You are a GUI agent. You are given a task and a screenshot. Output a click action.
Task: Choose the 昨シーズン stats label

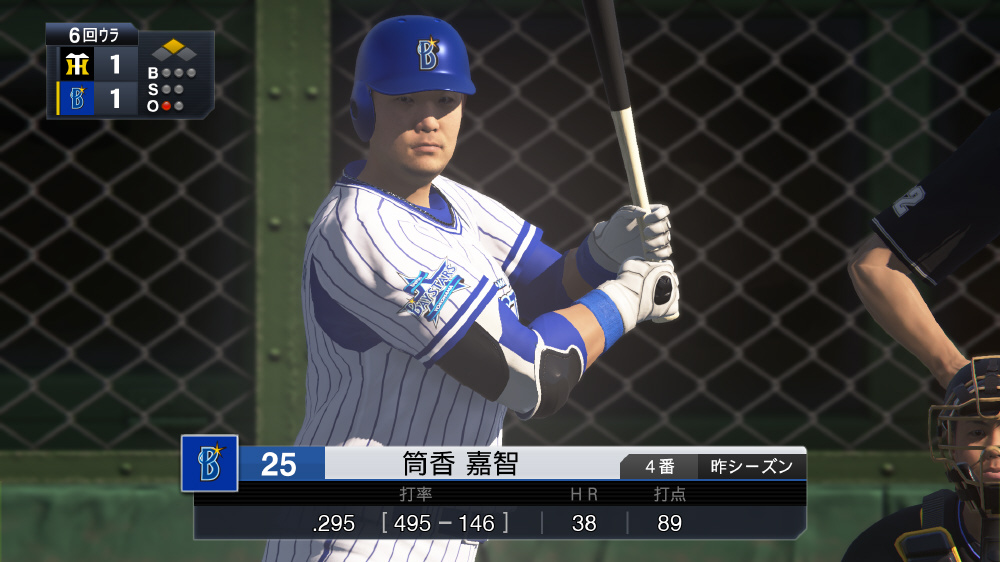point(751,466)
